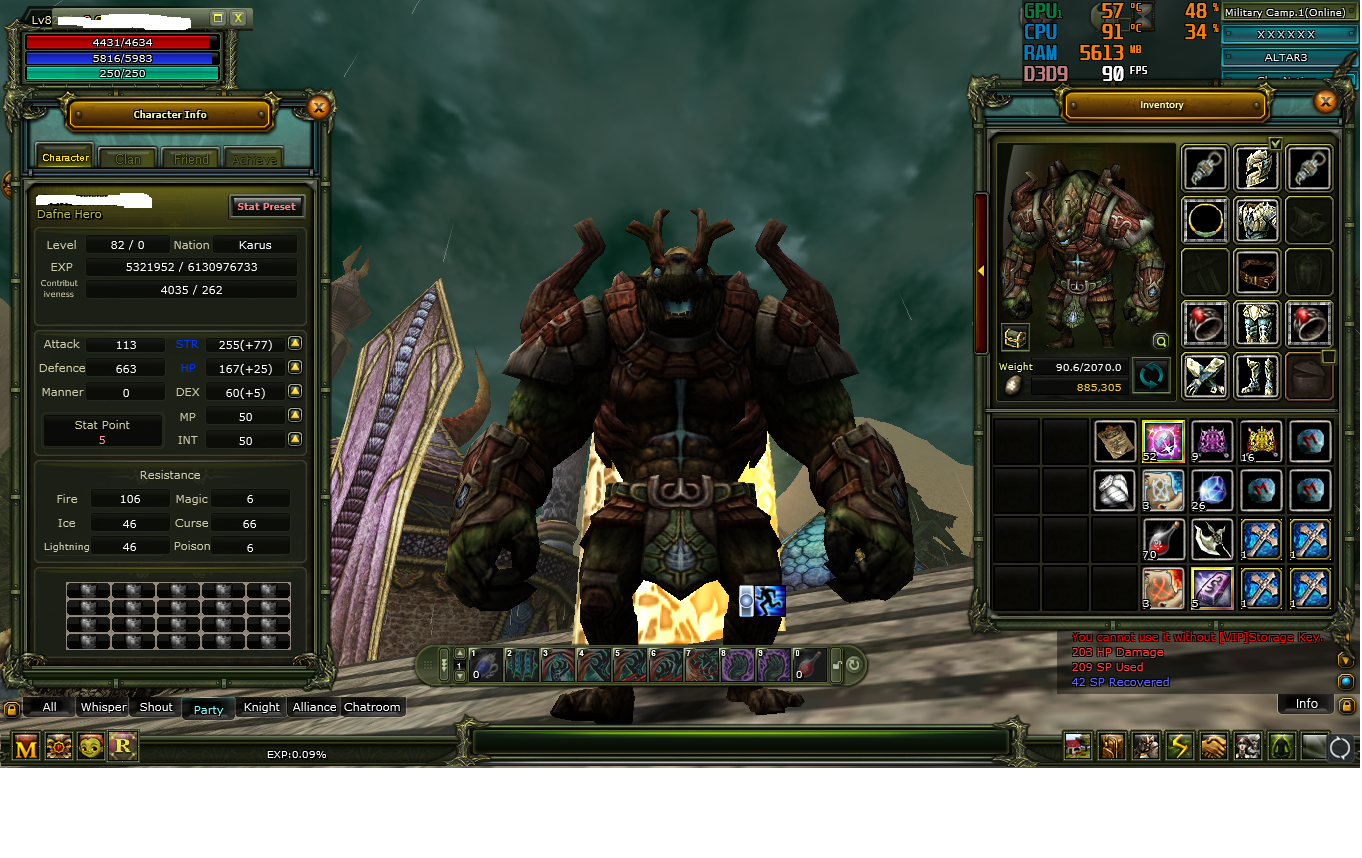Use the item search magnifier in the inventory
This screenshot has width=1362, height=858.
tap(1160, 340)
